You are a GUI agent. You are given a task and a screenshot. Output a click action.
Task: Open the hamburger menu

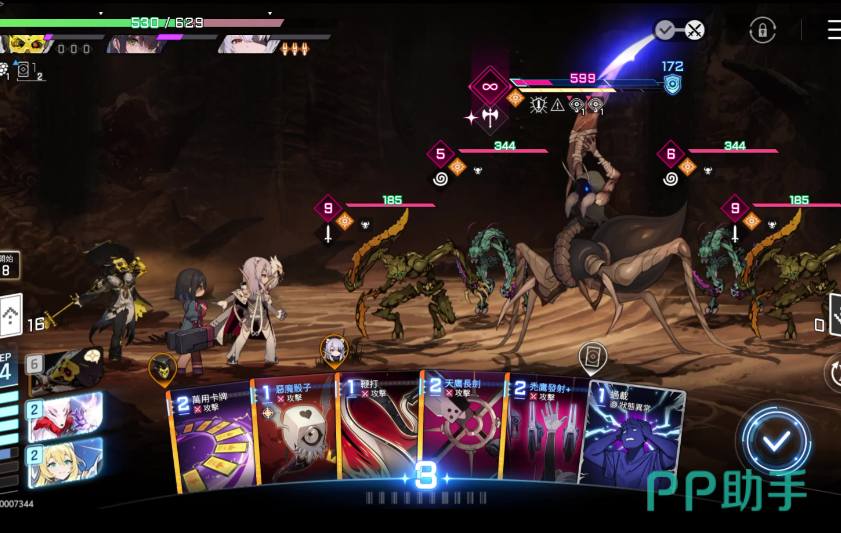(834, 30)
